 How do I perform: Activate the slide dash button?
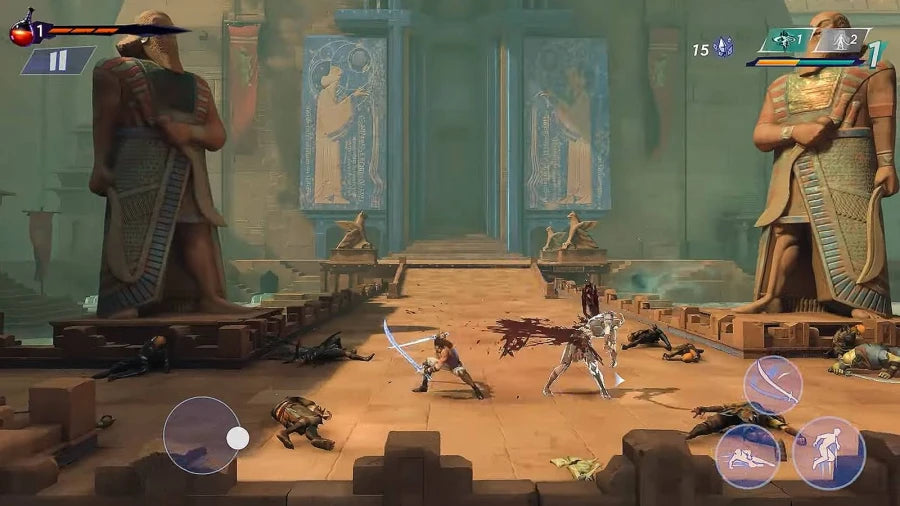pyautogui.click(x=748, y=456)
